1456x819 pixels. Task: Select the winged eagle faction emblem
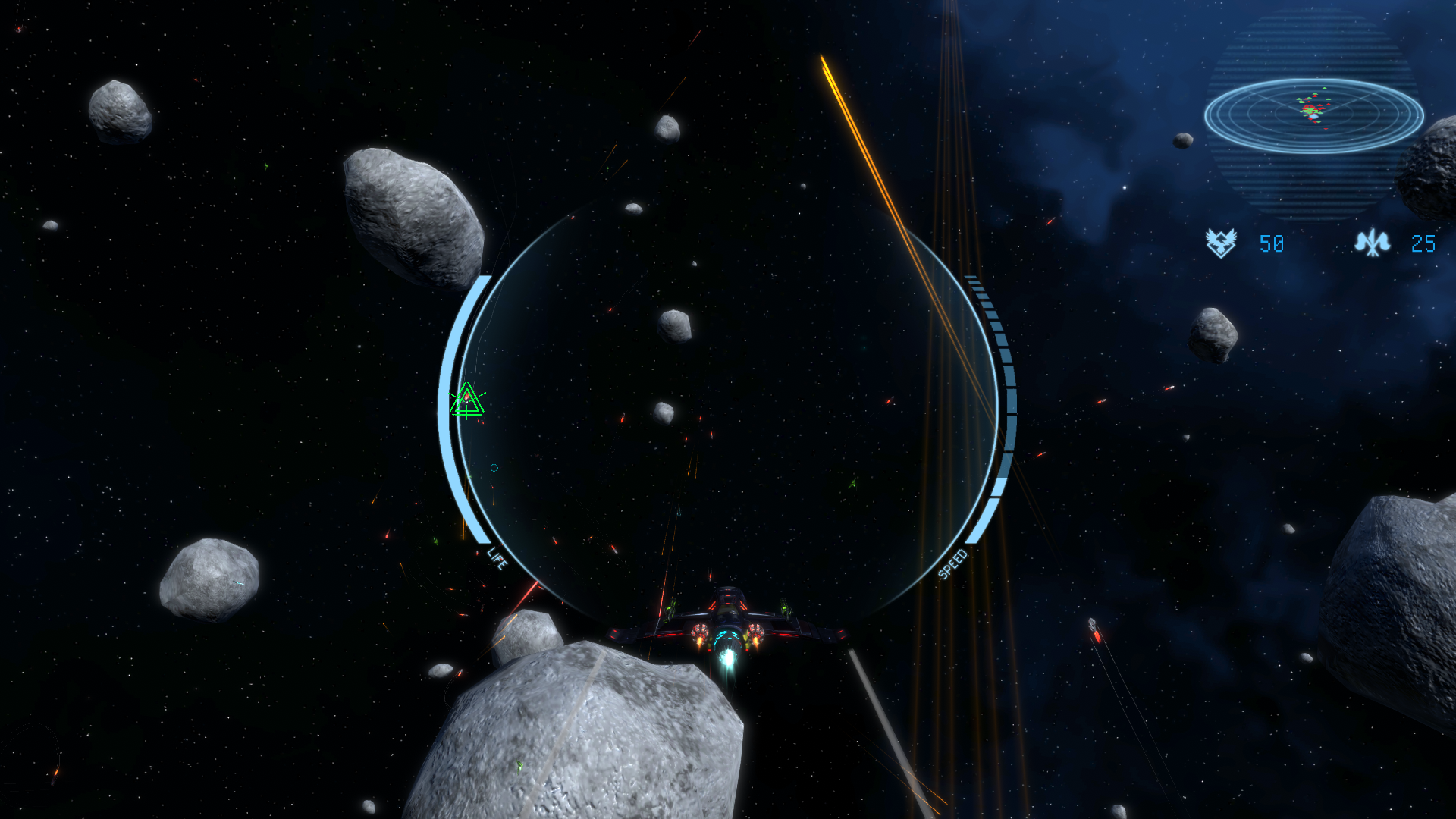click(1221, 243)
